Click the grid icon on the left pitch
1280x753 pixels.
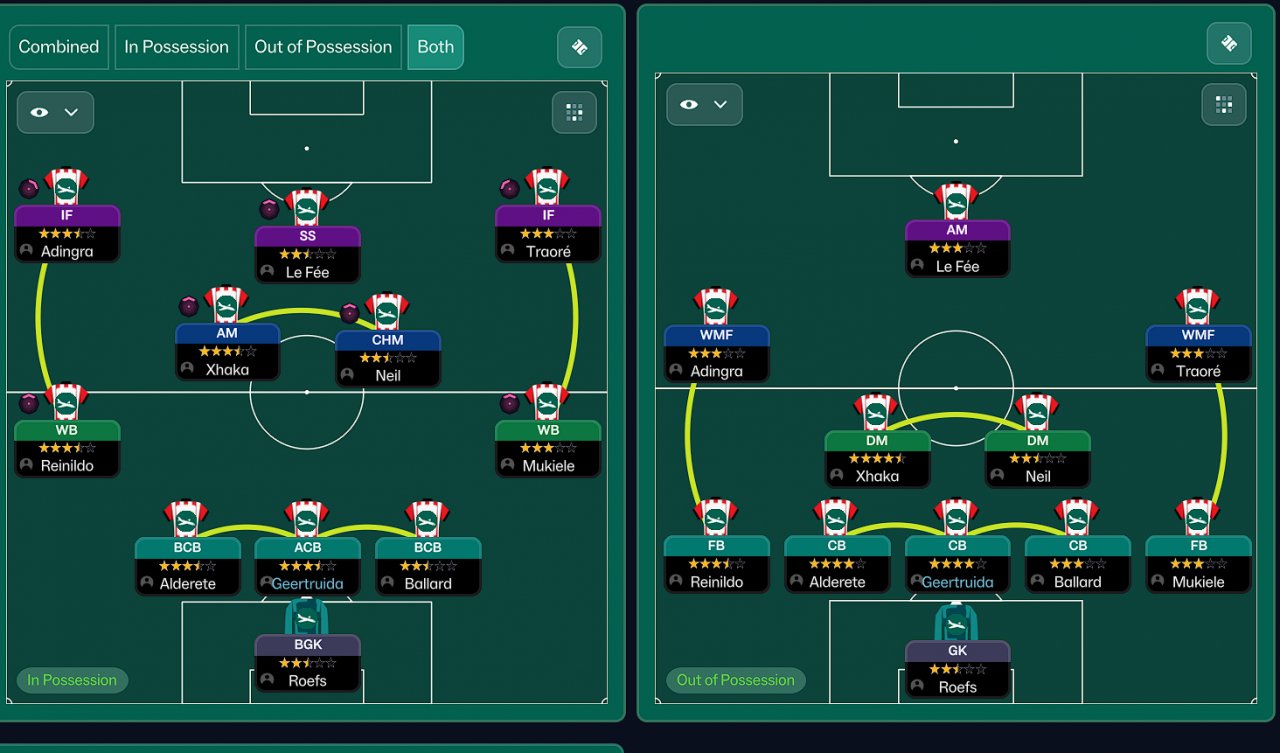(574, 112)
